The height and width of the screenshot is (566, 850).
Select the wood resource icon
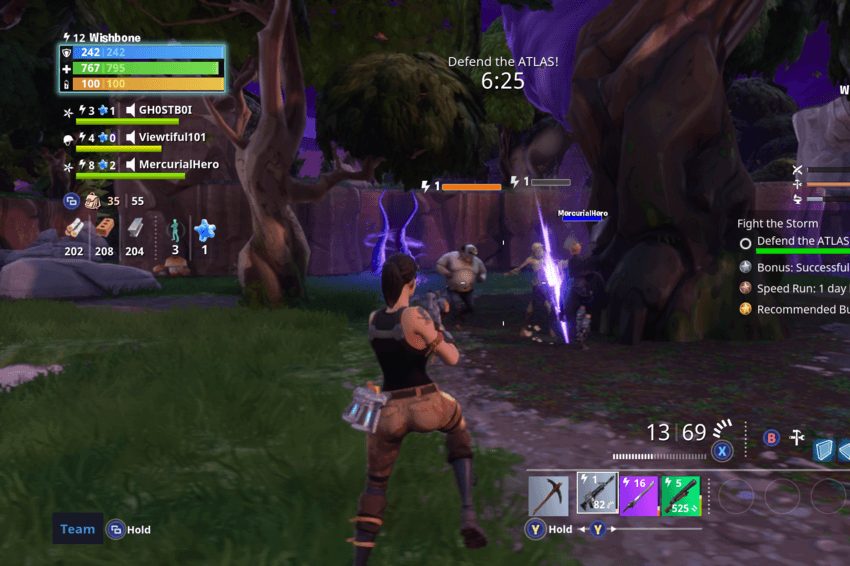74,230
